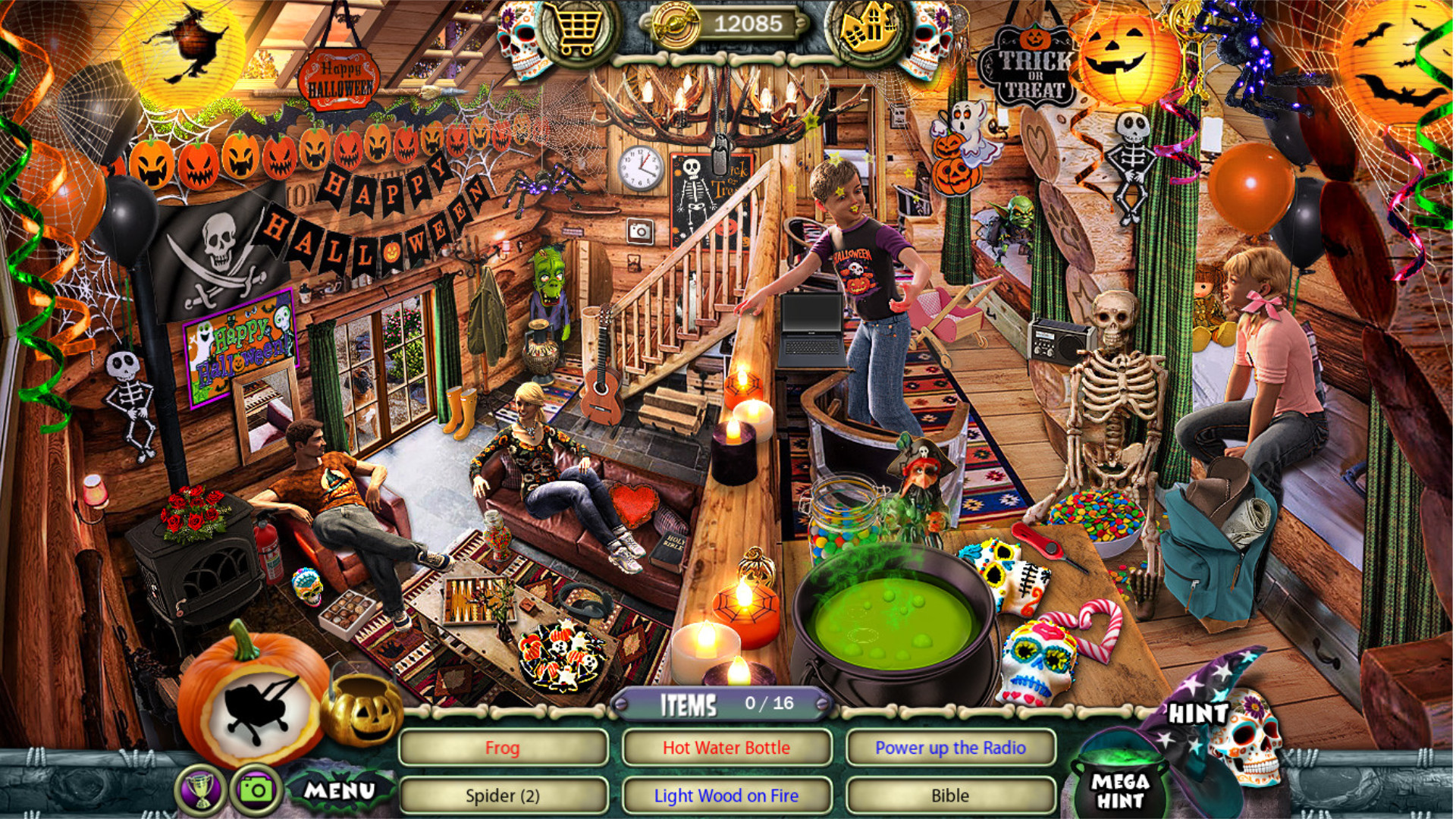Image resolution: width=1456 pixels, height=819 pixels.
Task: Click the Hot Water Bottle item label
Action: [x=726, y=747]
